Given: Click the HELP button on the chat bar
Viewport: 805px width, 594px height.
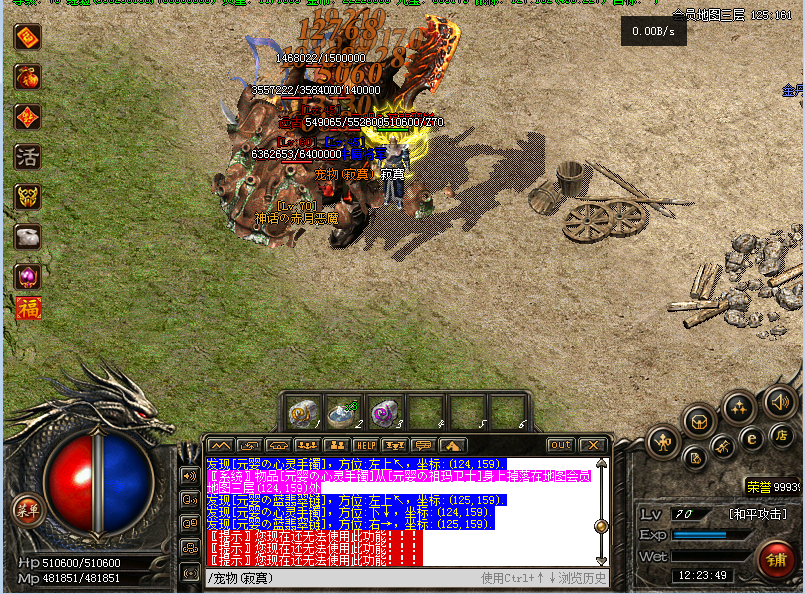Looking at the screenshot, I should coord(366,445).
